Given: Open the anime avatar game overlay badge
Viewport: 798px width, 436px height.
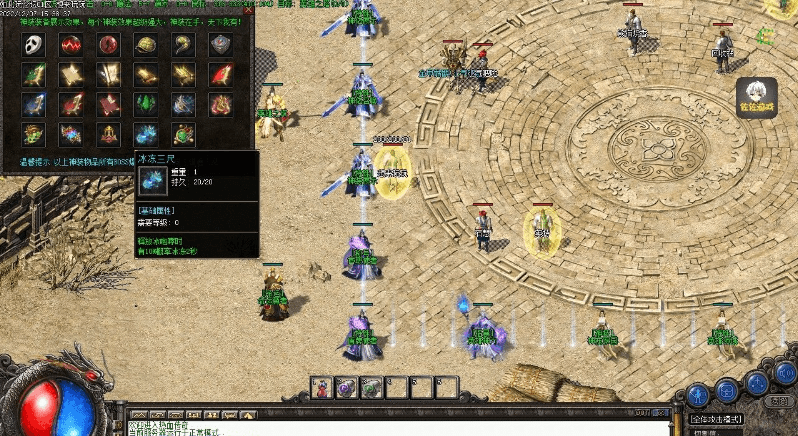Looking at the screenshot, I should pos(757,98).
